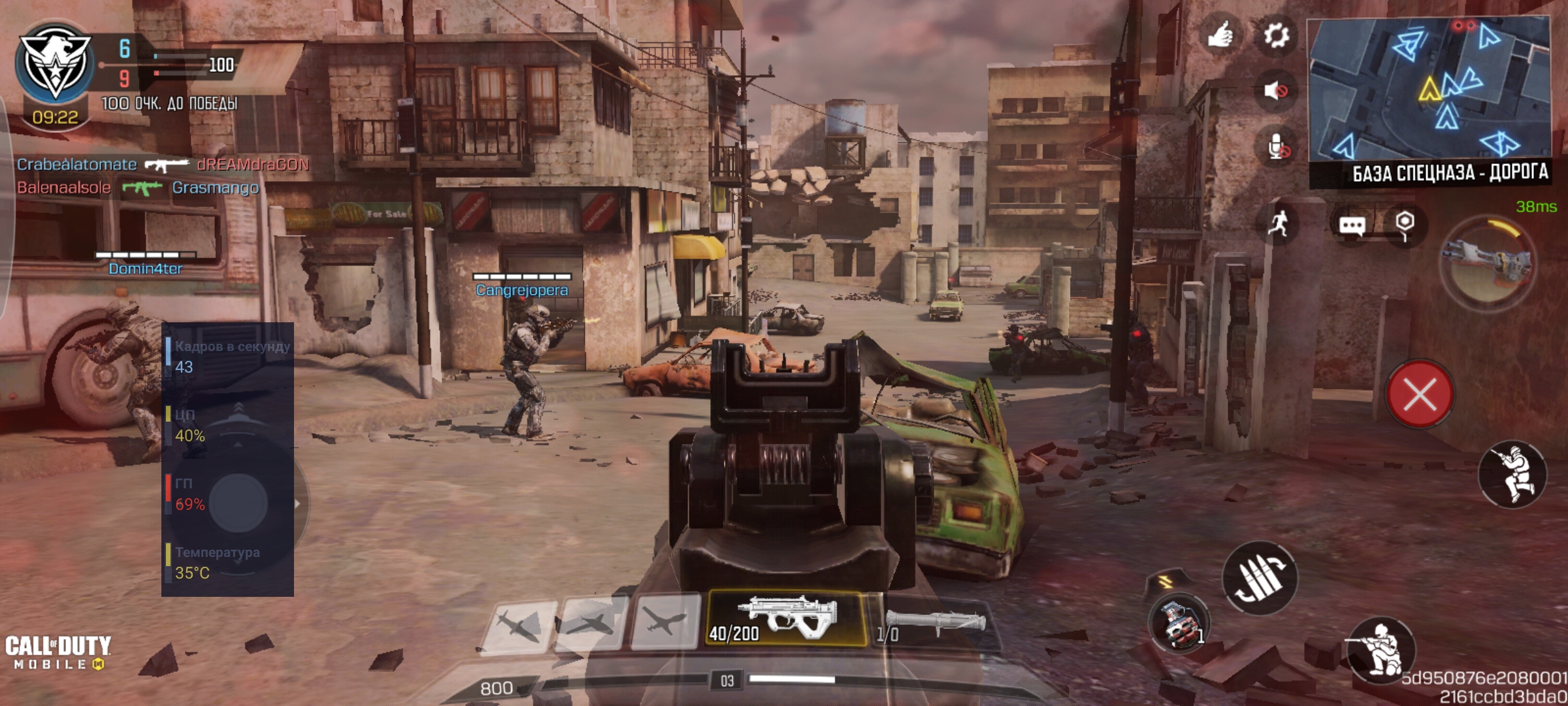Toggle the muted speaker icon

(1275, 90)
